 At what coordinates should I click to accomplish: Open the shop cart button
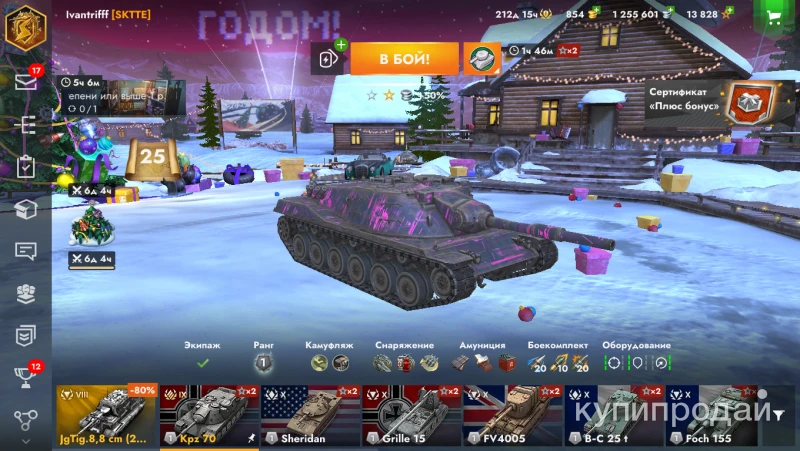pyautogui.click(x=773, y=17)
